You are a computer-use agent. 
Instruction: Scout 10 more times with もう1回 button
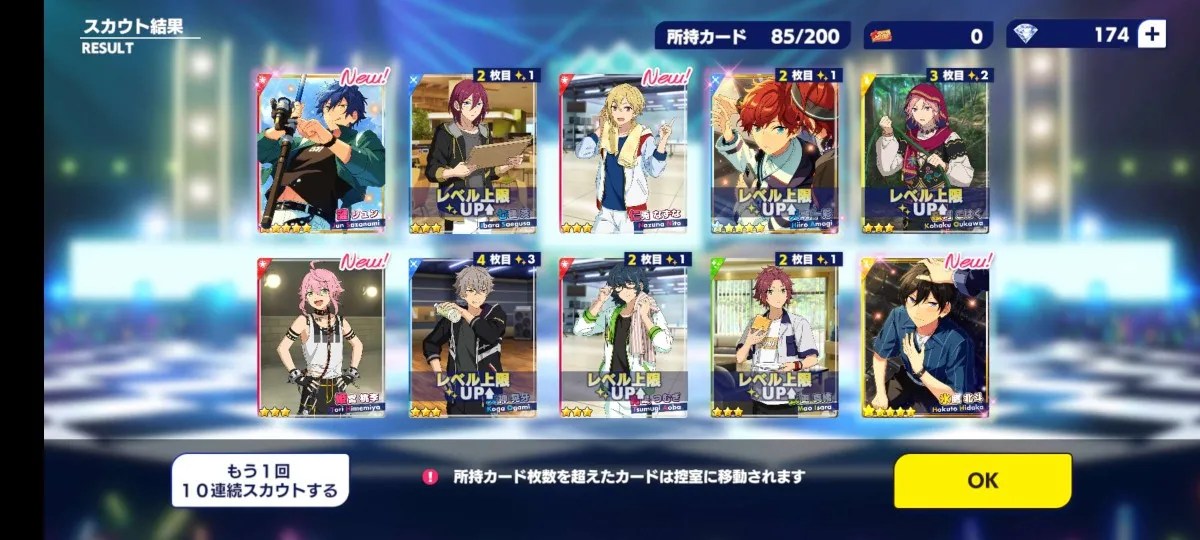point(260,480)
